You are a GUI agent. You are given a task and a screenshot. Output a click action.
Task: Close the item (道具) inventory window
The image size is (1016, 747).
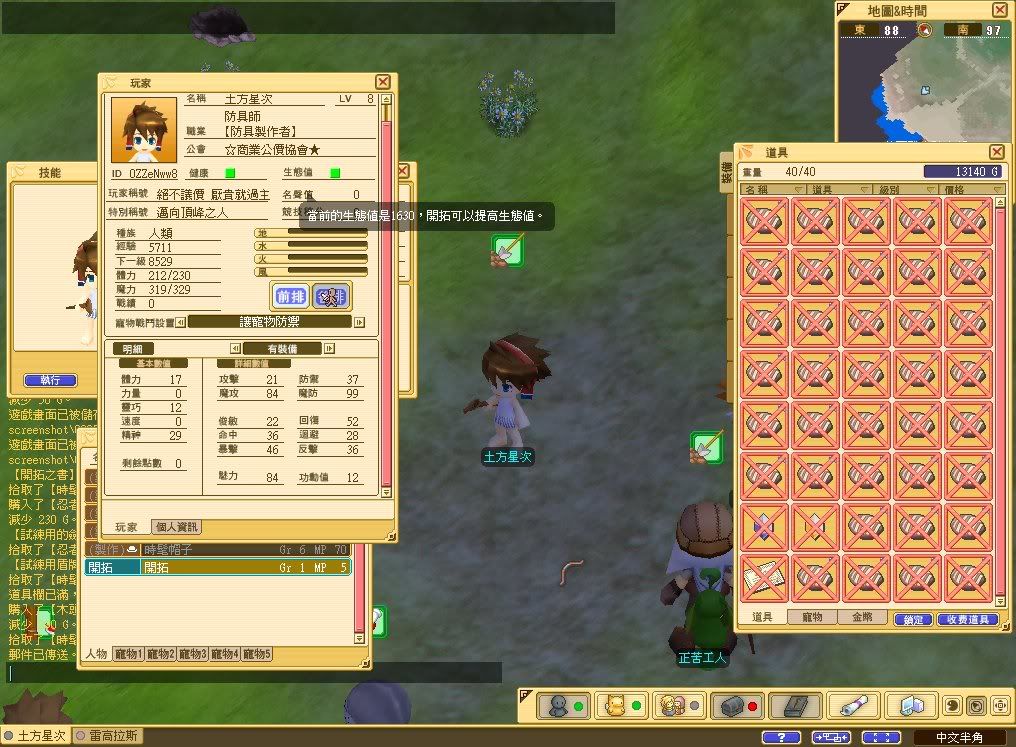(x=996, y=151)
